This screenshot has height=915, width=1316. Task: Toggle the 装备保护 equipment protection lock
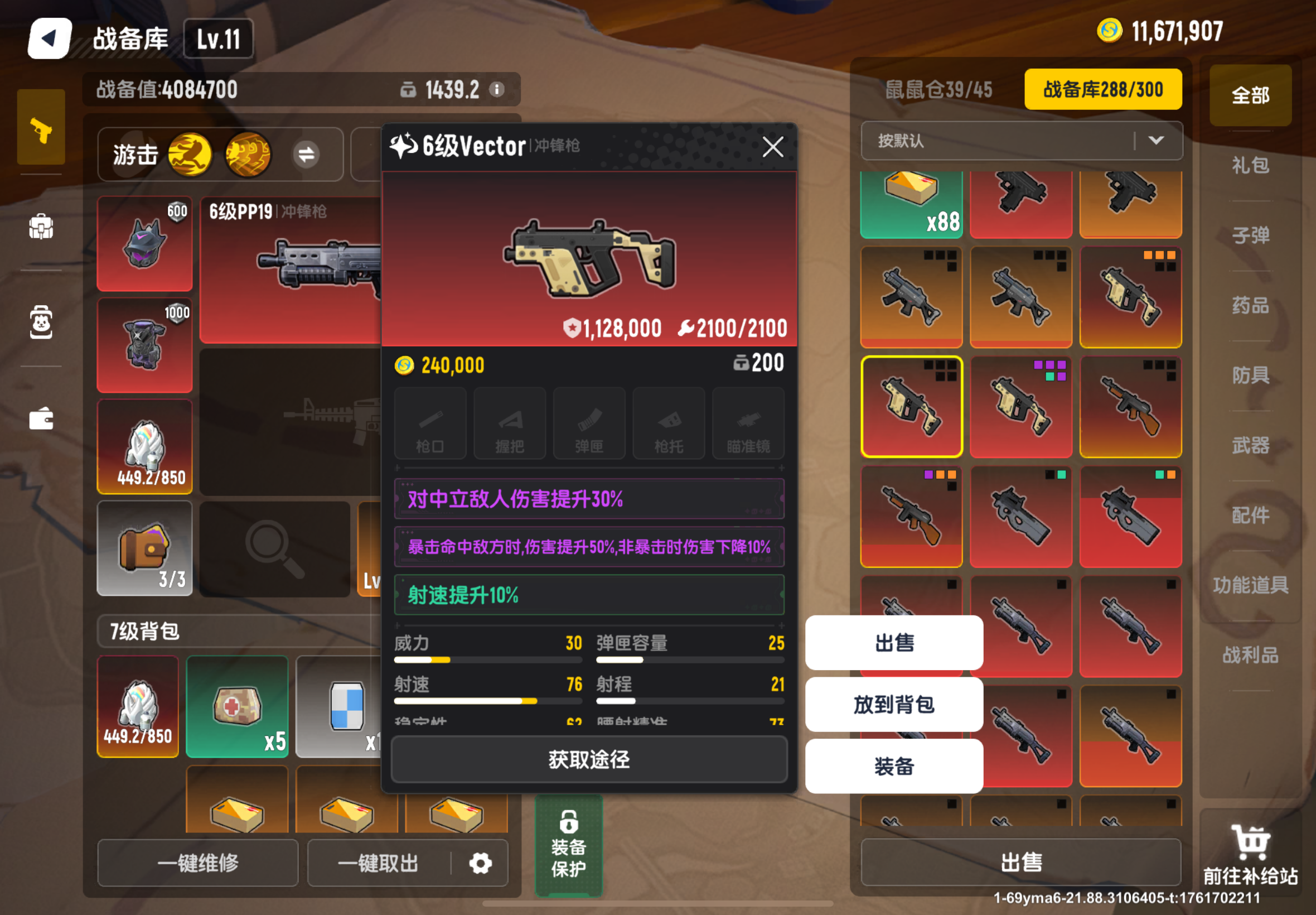tap(568, 844)
